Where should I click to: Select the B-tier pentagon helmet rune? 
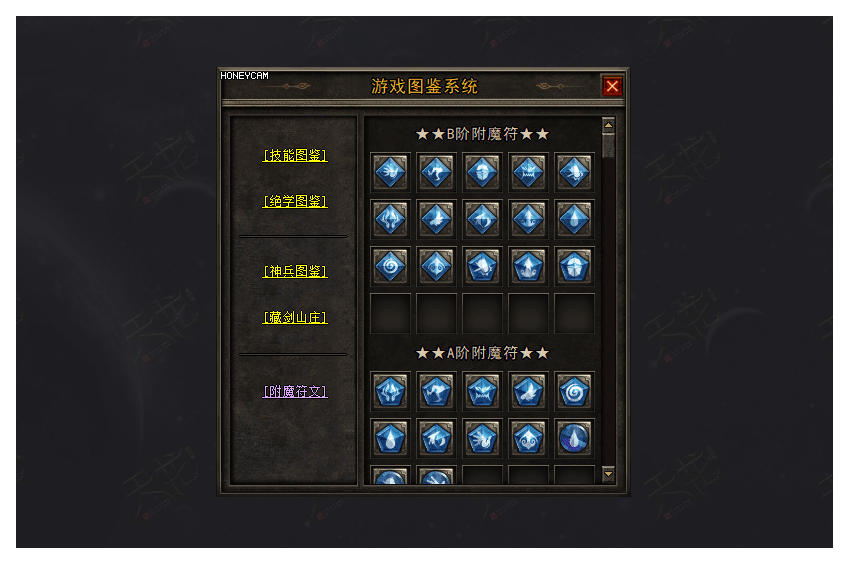(x=575, y=265)
